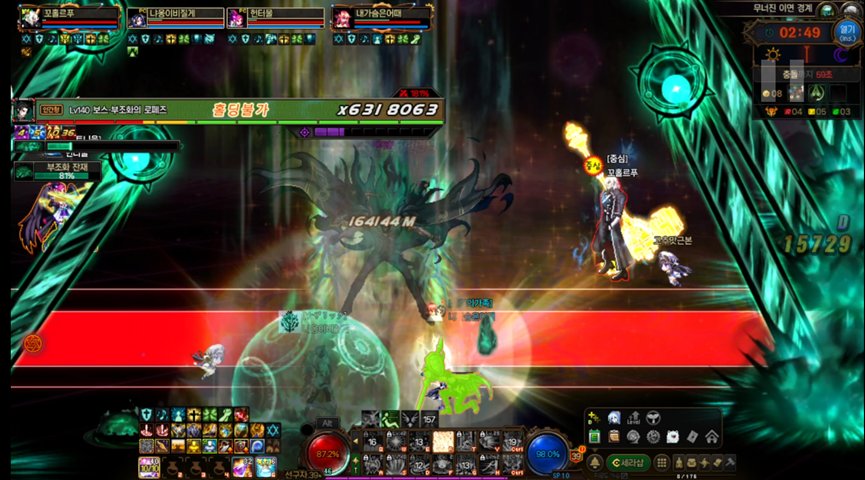Click the boss 부조화의 로페즈 portrait

(23, 109)
